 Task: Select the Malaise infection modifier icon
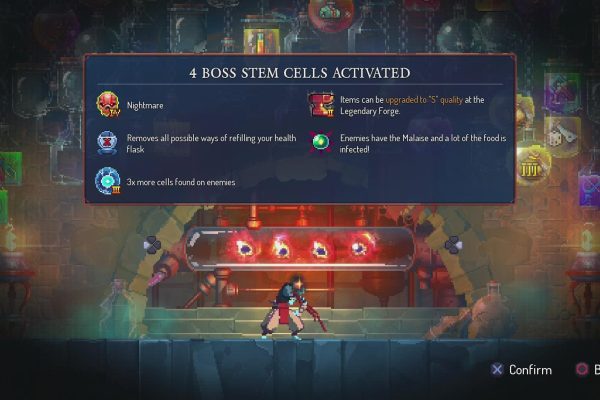tap(320, 143)
